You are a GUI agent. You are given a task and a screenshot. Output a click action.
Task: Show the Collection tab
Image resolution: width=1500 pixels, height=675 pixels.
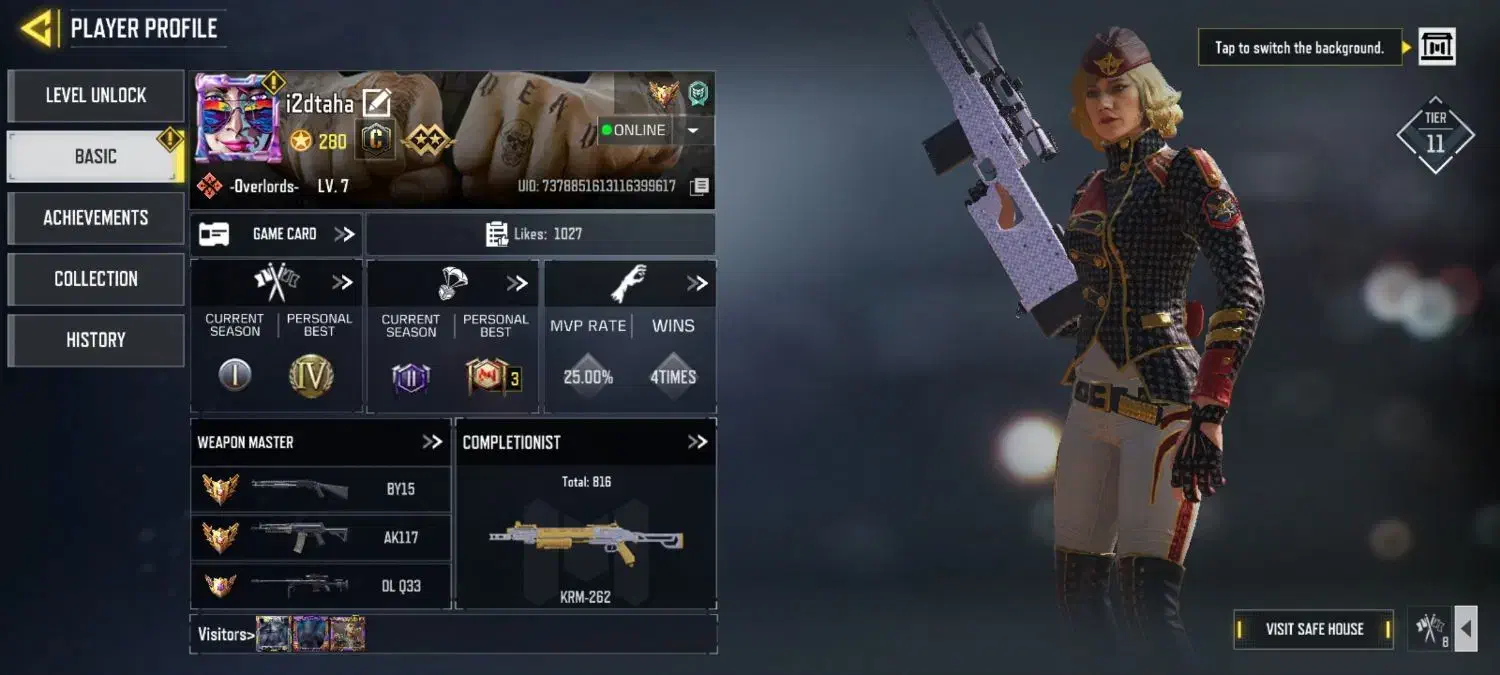point(96,279)
